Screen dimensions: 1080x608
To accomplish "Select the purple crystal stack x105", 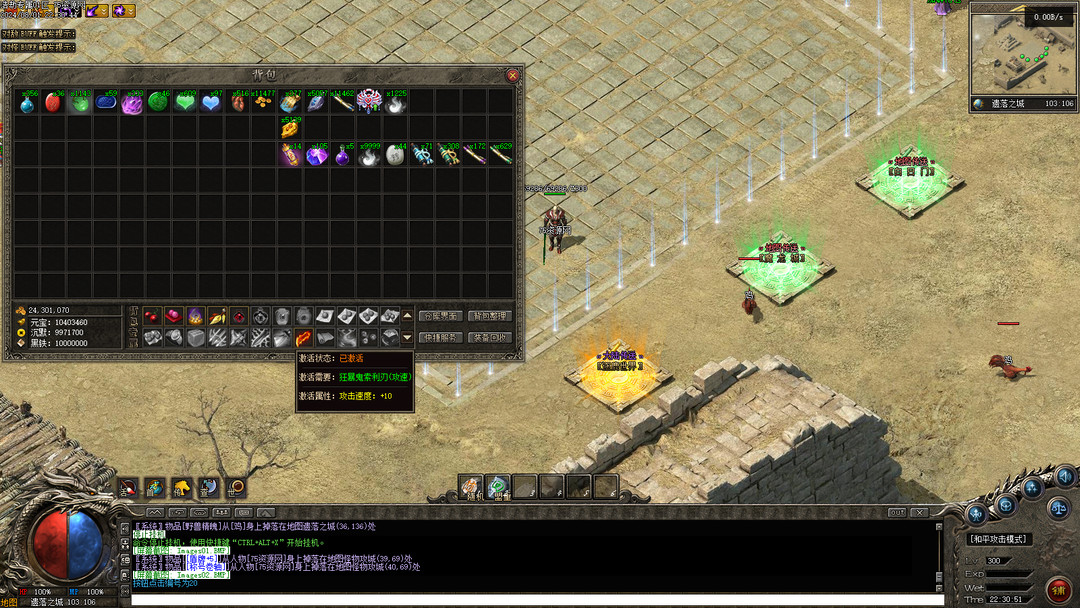I will tap(316, 155).
